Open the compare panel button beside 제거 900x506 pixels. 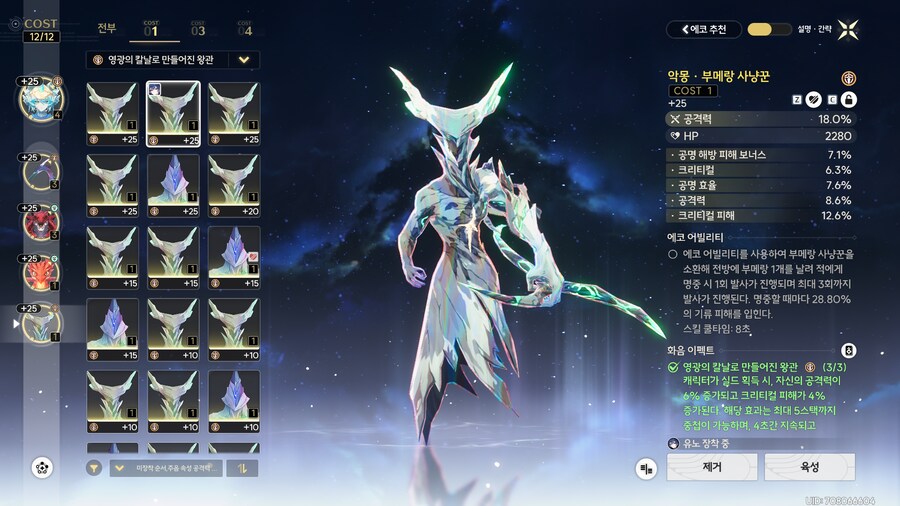coord(647,467)
